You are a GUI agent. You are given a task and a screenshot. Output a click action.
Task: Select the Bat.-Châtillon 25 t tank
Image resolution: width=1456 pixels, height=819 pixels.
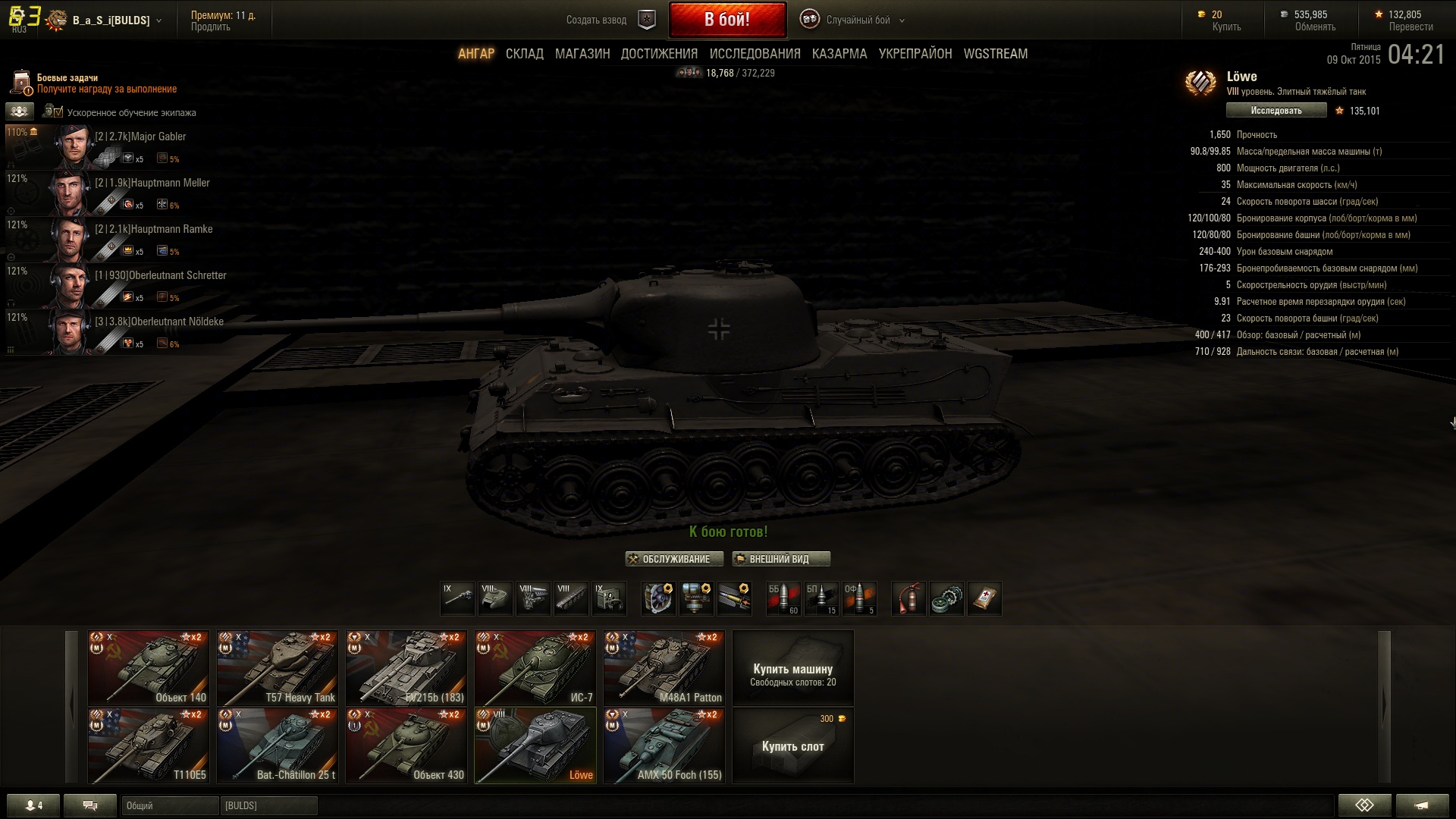point(278,745)
